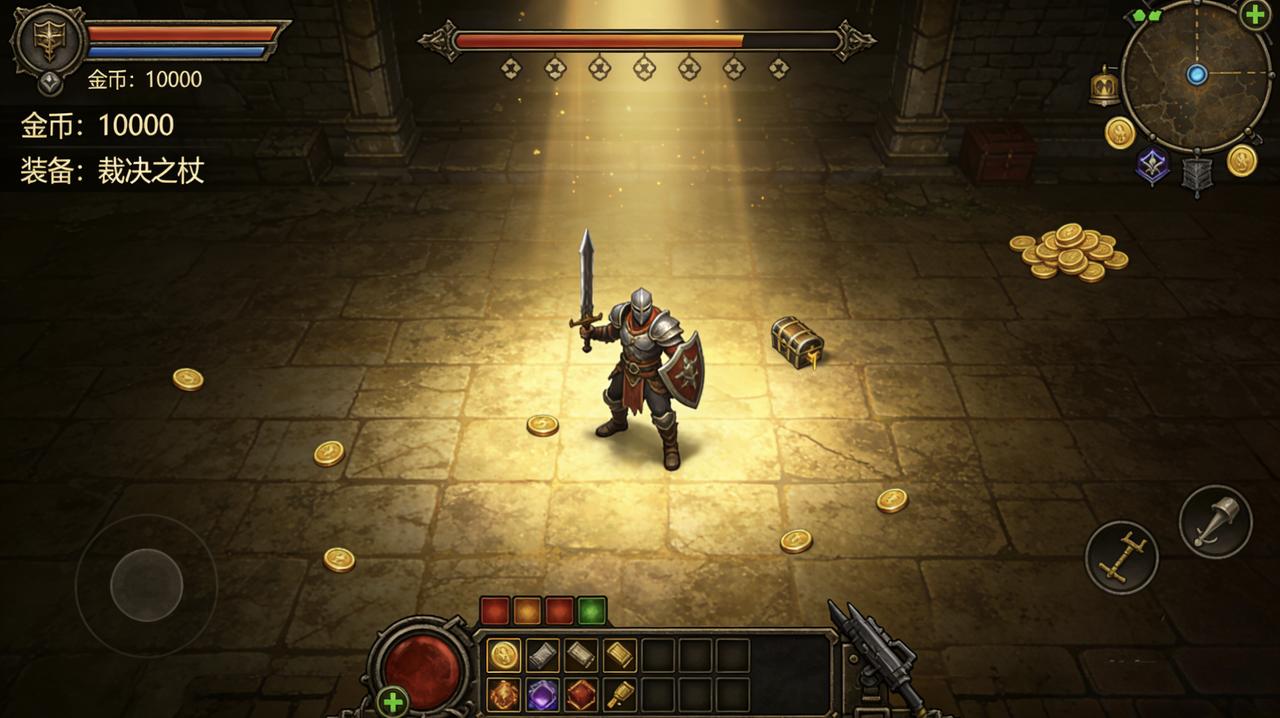This screenshot has width=1280, height=718.
Task: Tap the round shovel action button
Action: tap(1215, 521)
